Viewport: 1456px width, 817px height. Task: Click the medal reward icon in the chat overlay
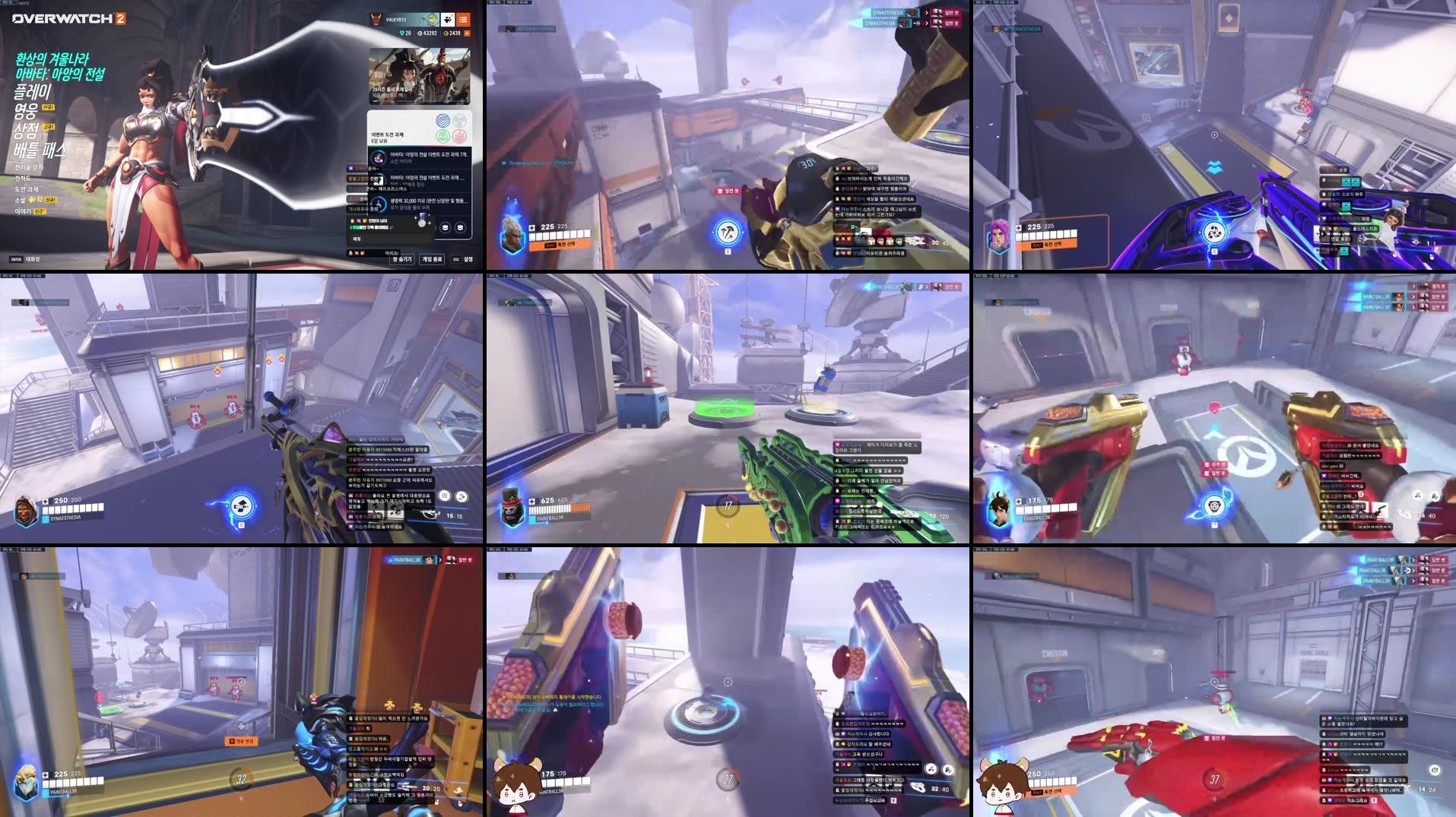pyautogui.click(x=420, y=223)
